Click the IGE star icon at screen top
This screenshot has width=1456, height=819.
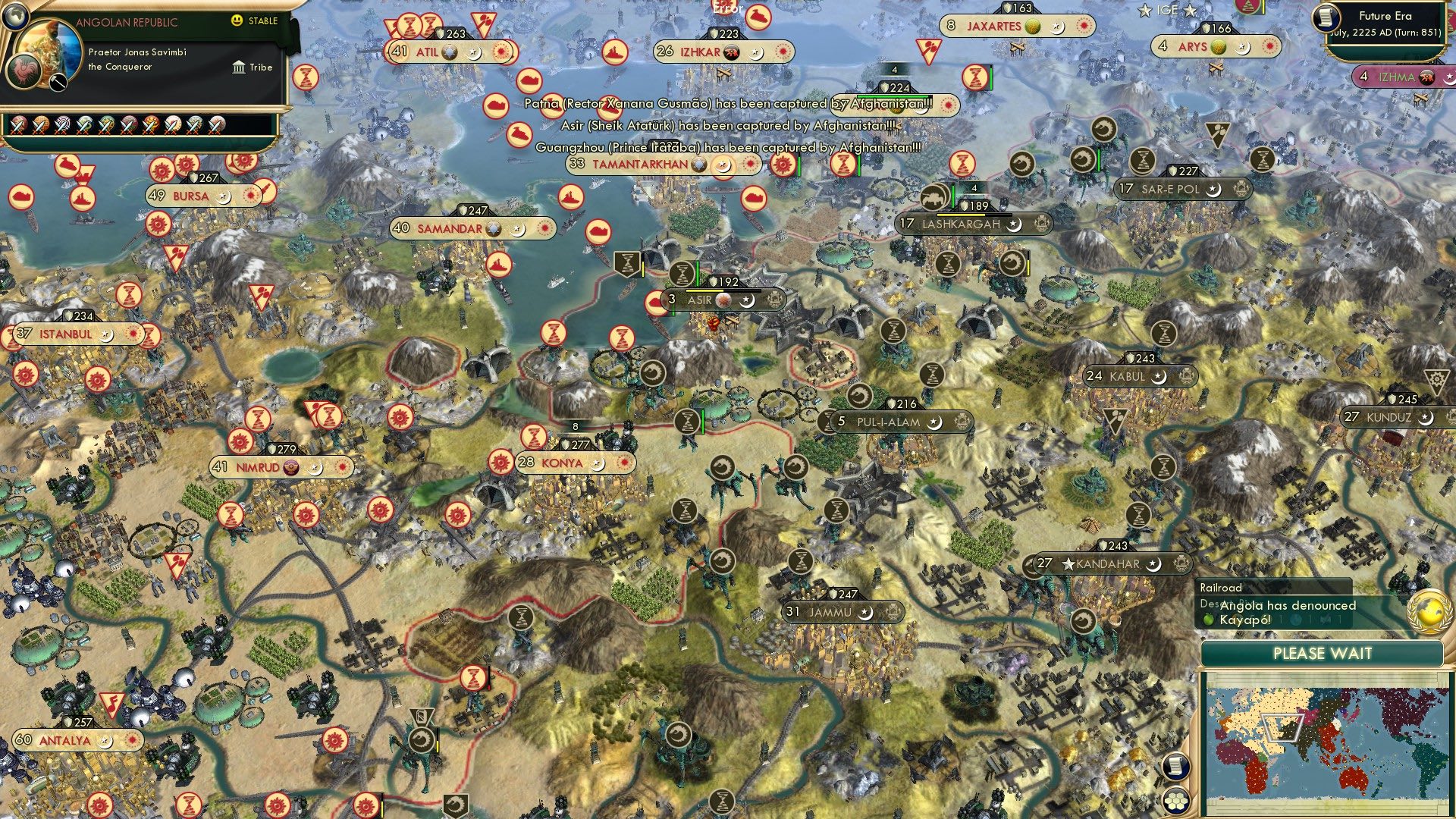[1146, 10]
